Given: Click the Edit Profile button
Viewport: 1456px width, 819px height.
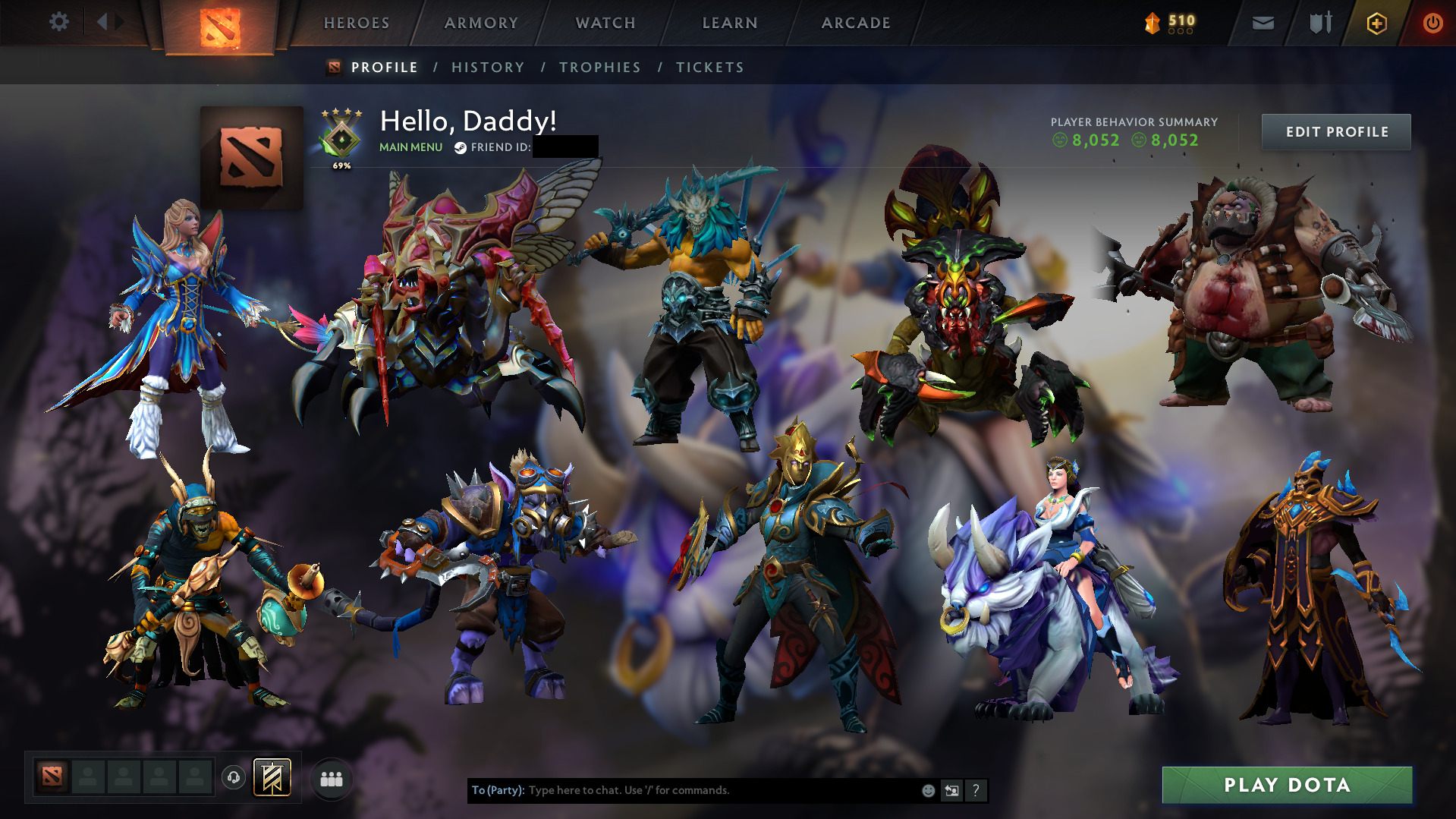Looking at the screenshot, I should (1336, 132).
